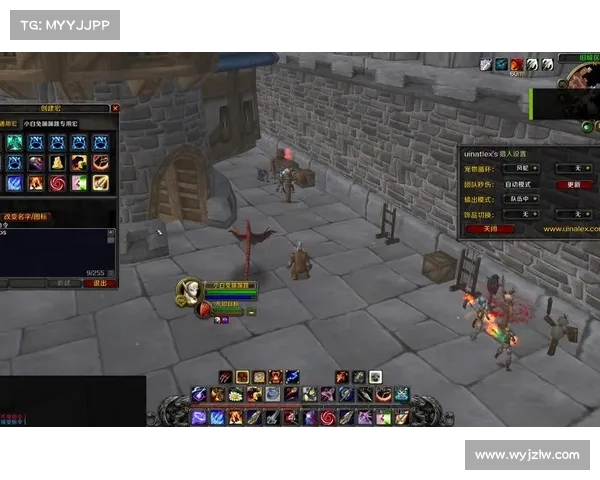
Task: Click the red 更新 update button
Action: point(573,184)
